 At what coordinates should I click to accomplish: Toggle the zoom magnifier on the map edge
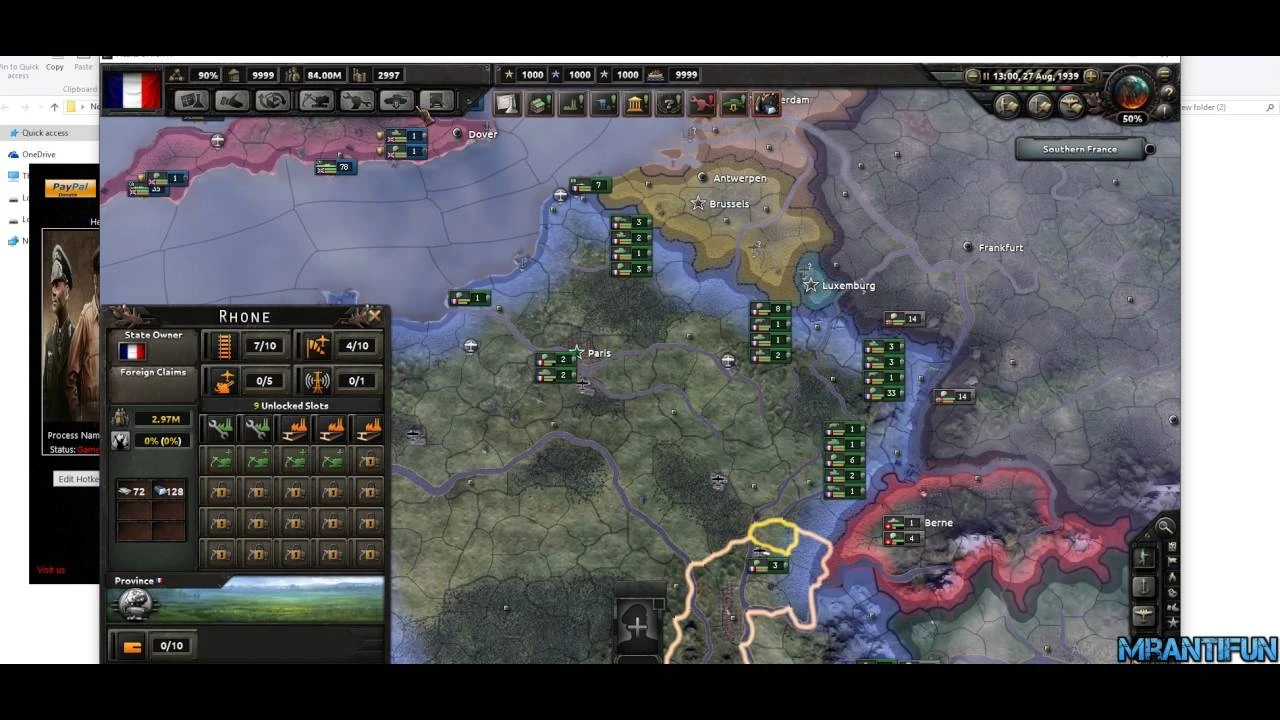[1165, 527]
